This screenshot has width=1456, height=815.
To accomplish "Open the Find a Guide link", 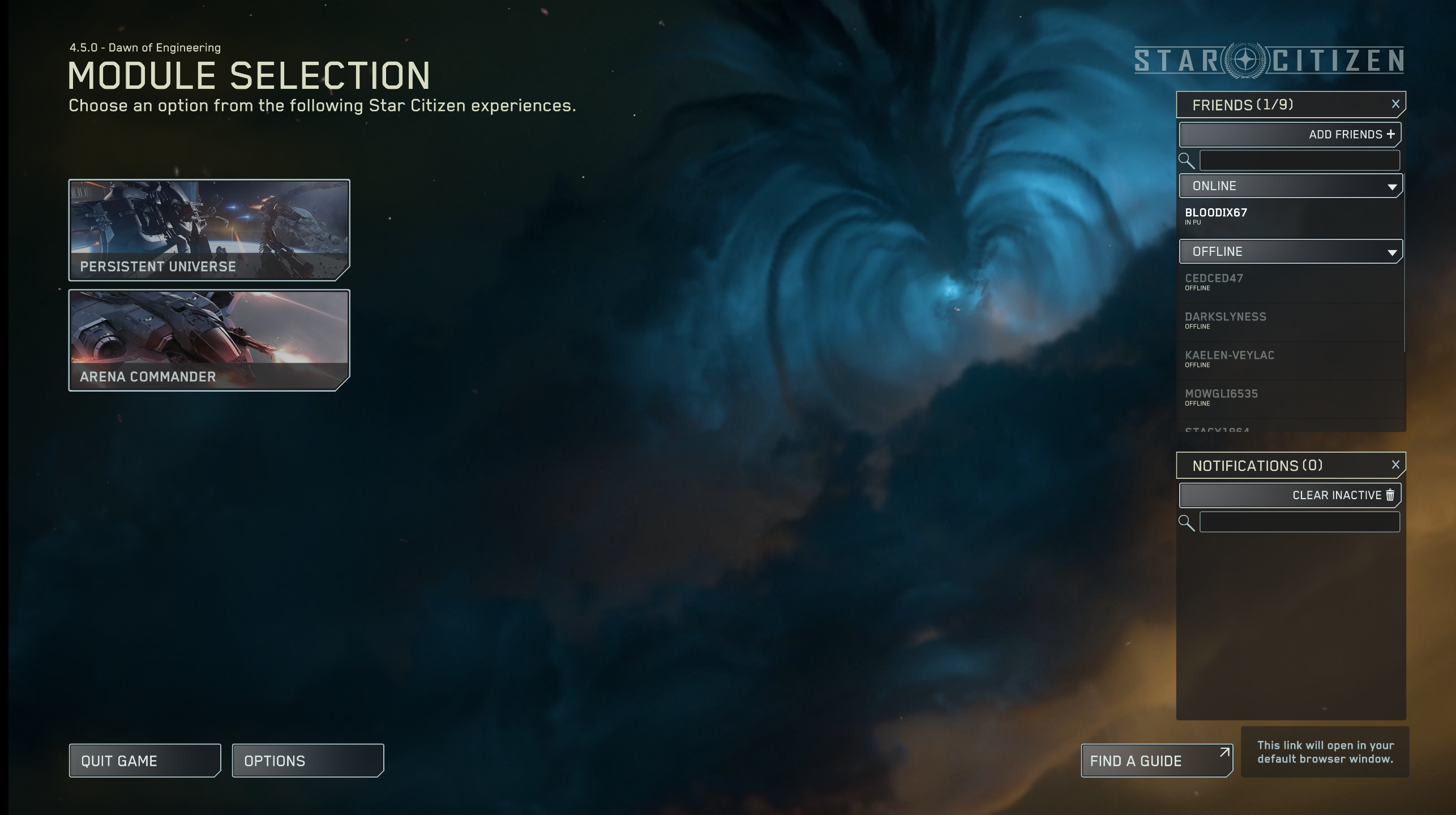I will coord(1156,761).
